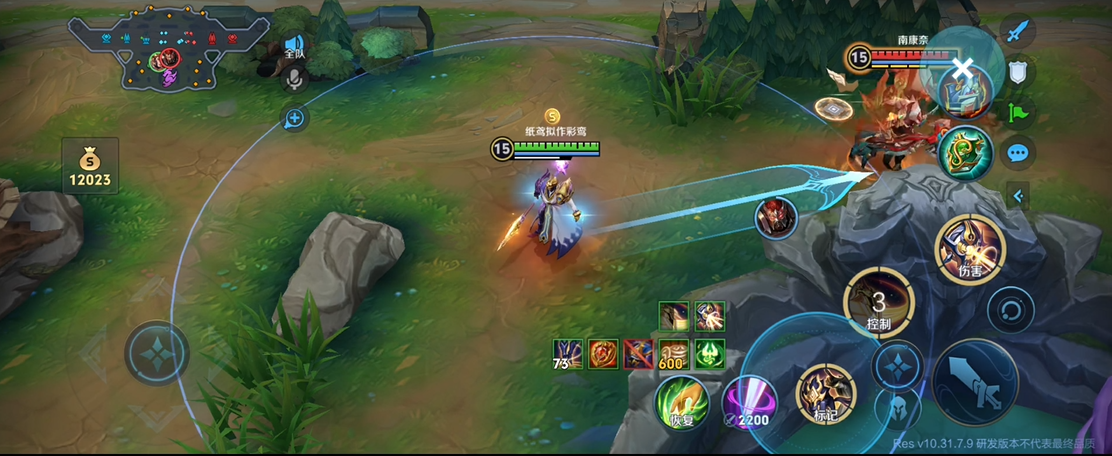
Task: Cast the 控制 control skill
Action: [x=879, y=305]
